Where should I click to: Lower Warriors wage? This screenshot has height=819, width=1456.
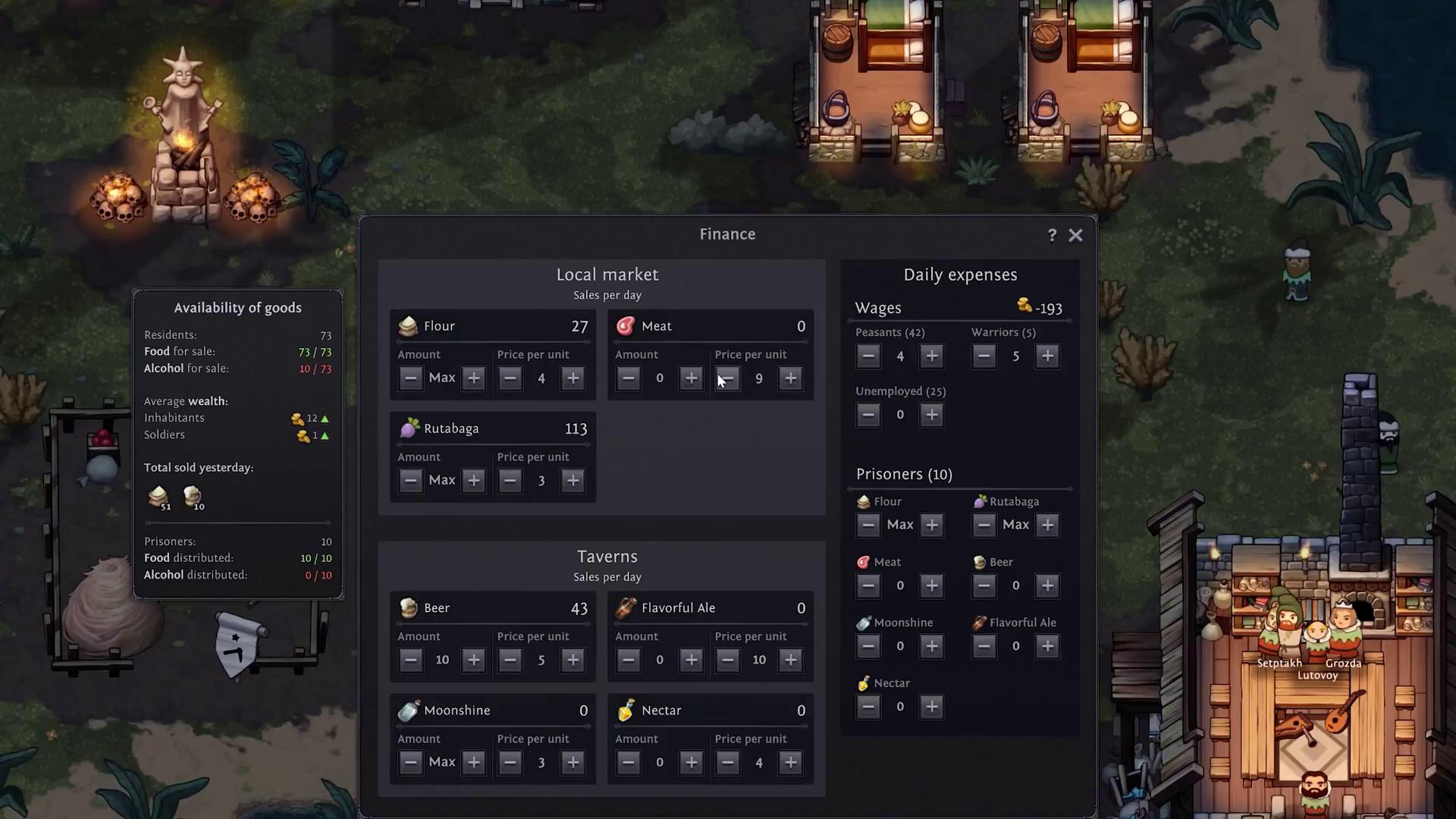[984, 356]
